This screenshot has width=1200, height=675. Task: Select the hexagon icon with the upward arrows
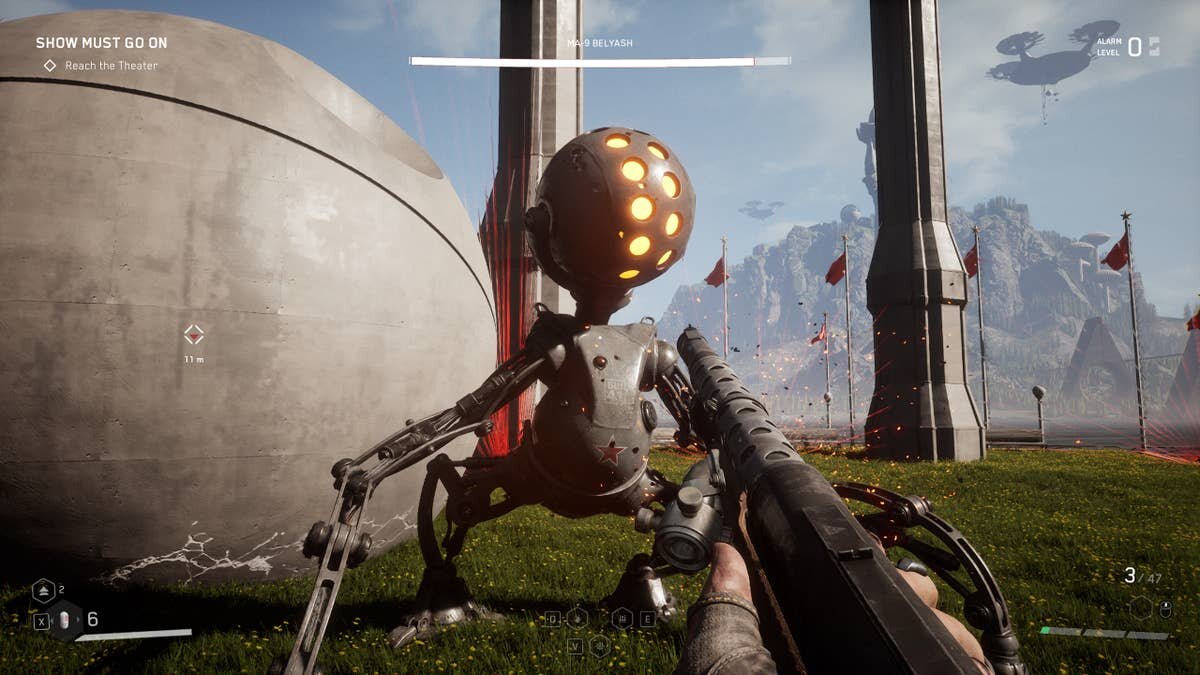[x=43, y=591]
